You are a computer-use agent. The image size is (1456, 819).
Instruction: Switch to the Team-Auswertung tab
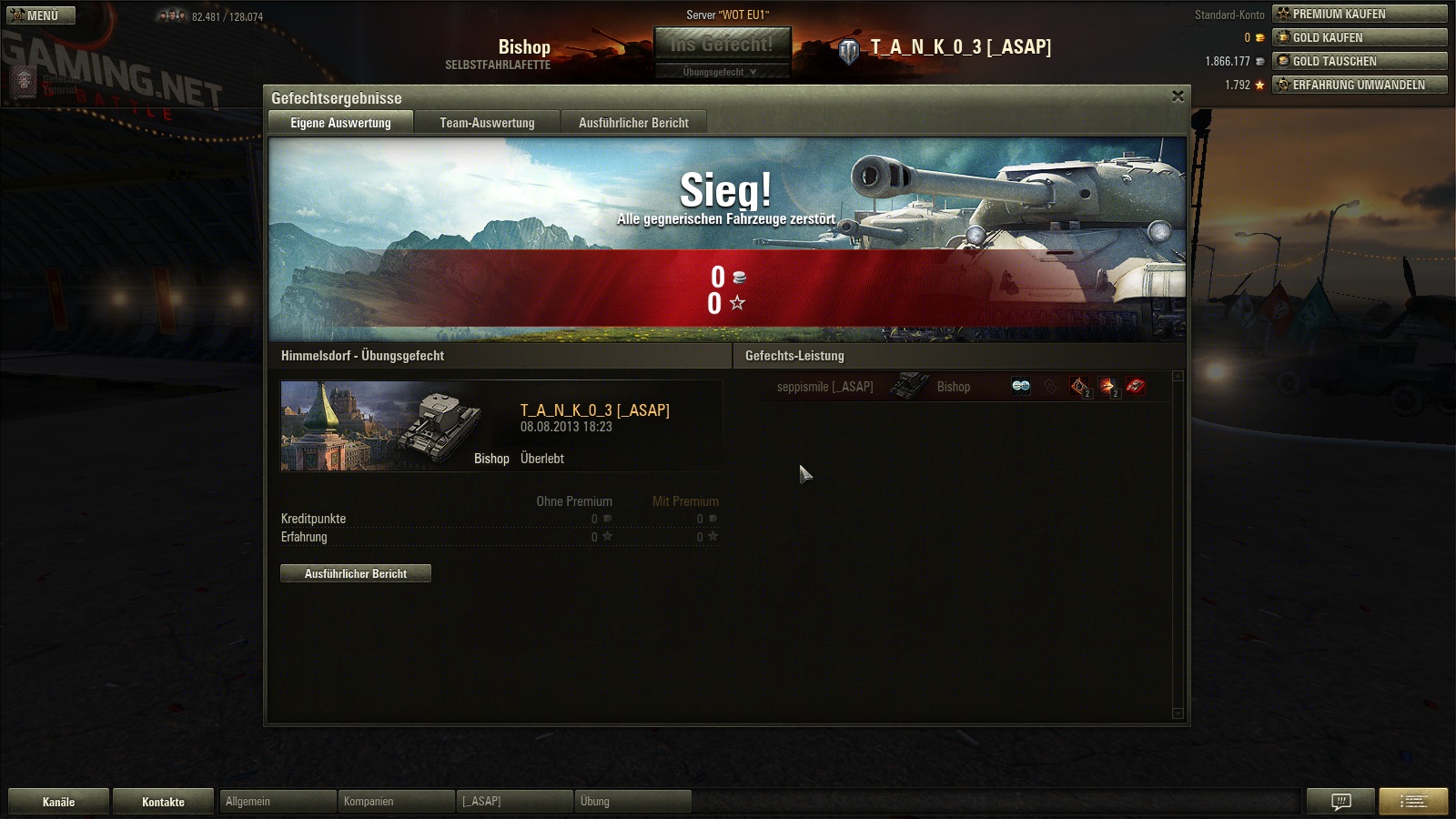[487, 123]
